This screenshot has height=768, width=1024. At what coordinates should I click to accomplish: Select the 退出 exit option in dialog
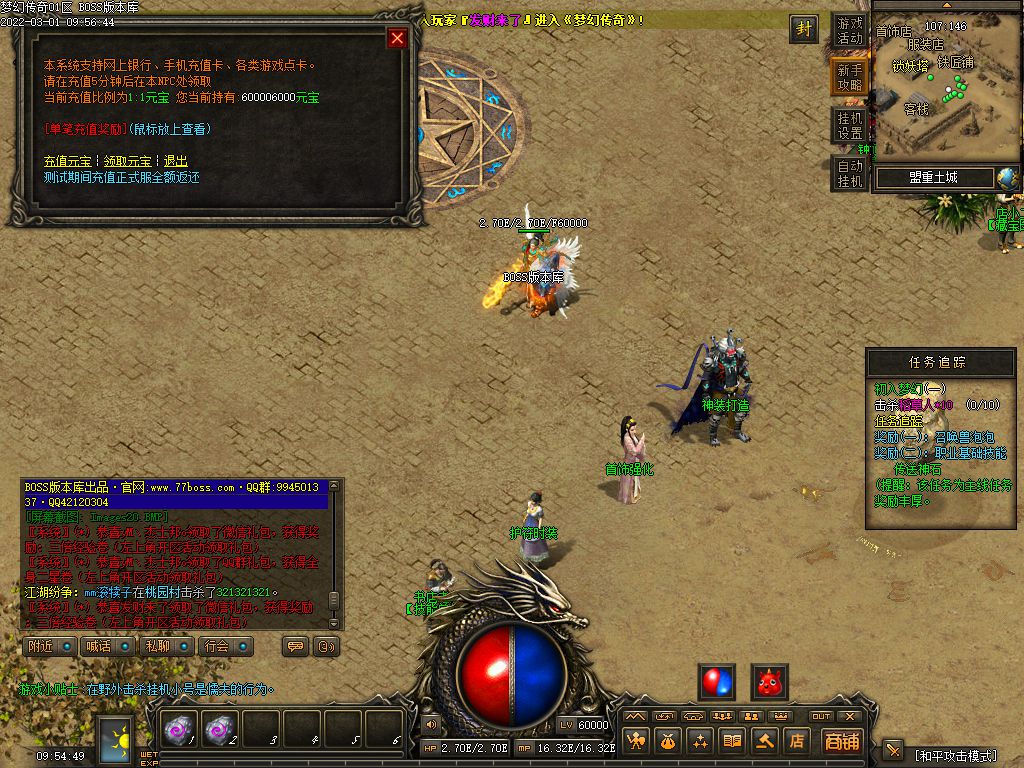175,161
